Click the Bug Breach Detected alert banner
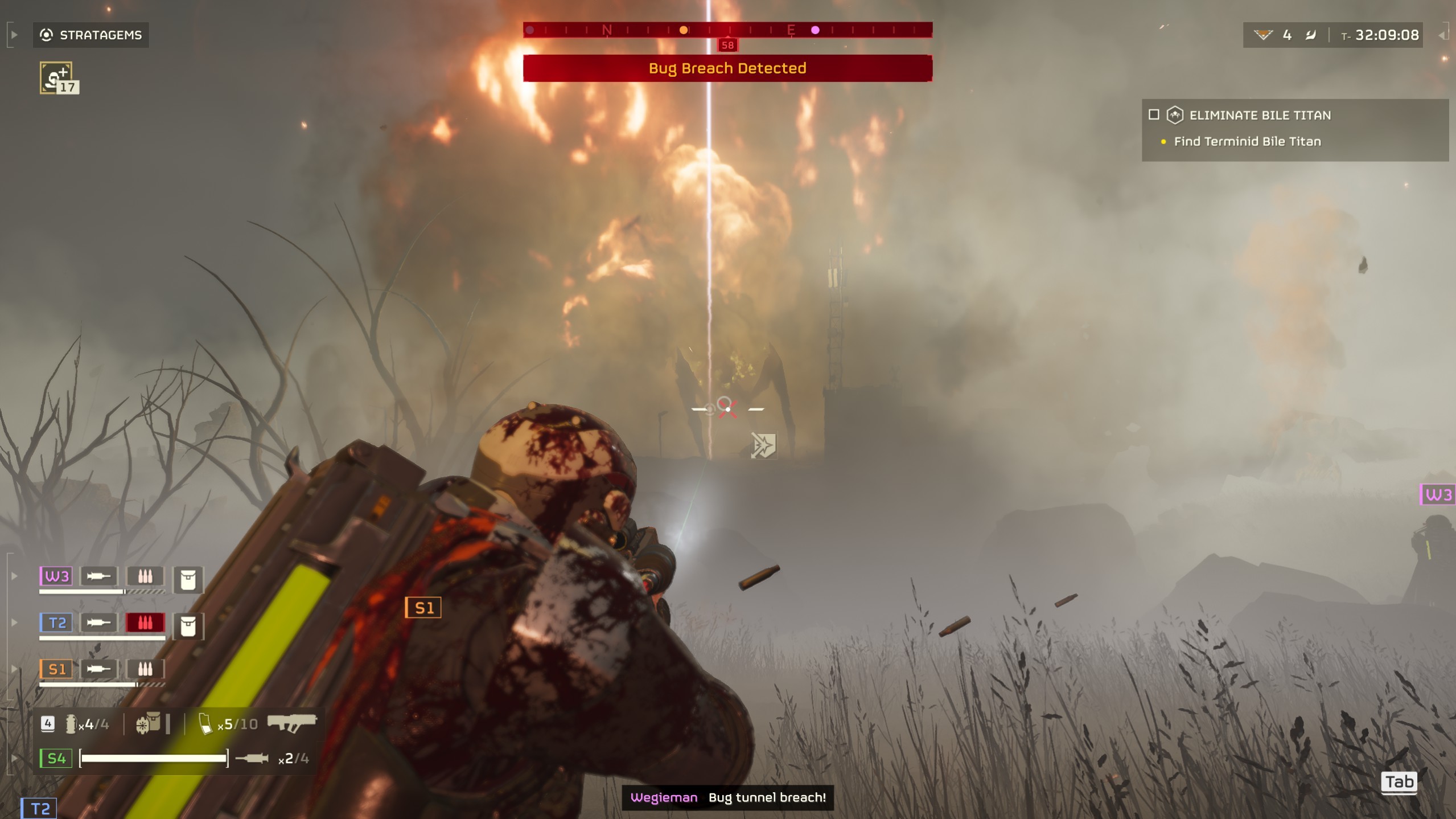This screenshot has height=819, width=1456. tap(727, 68)
